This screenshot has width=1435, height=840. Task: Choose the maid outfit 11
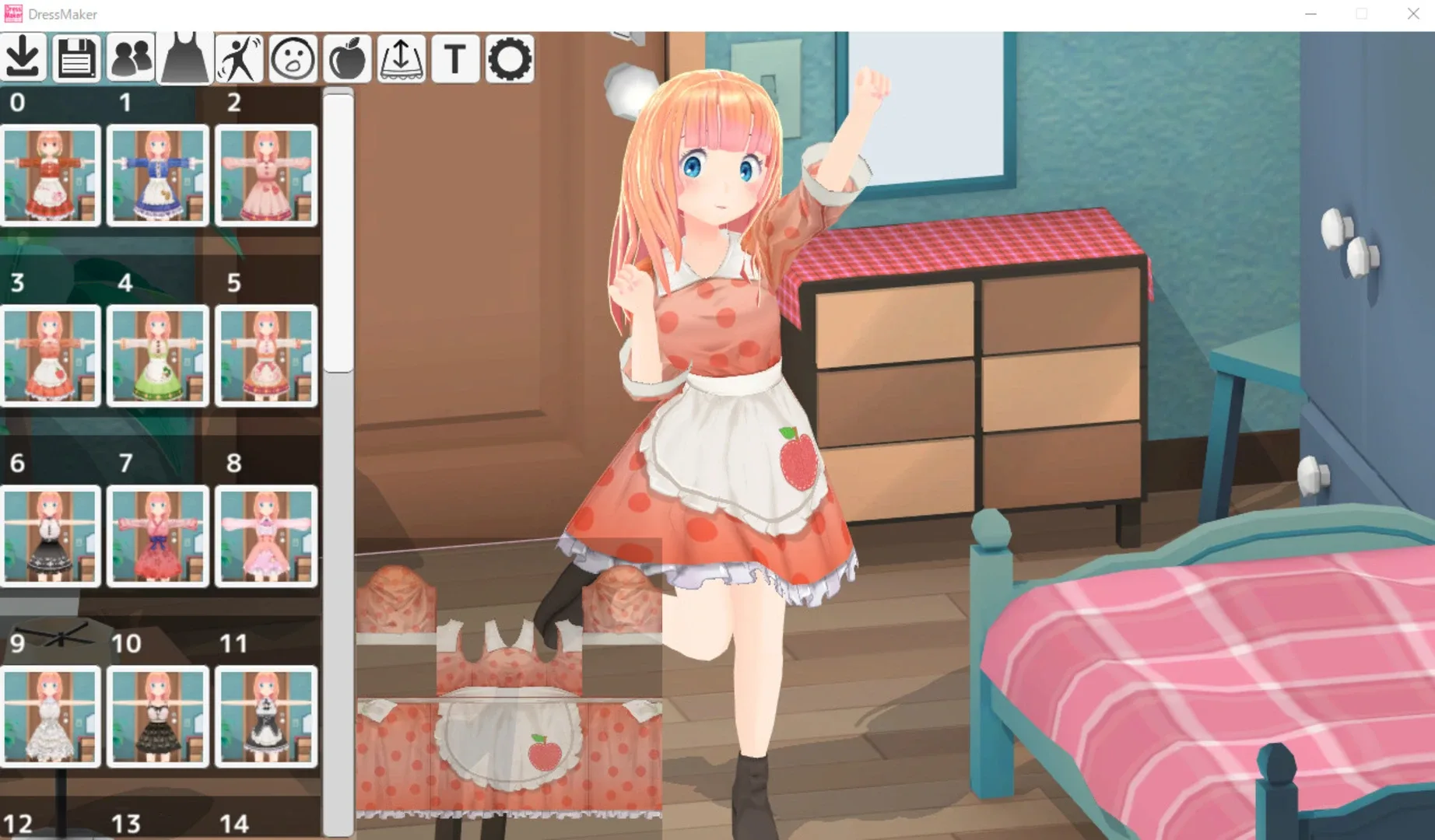(x=265, y=716)
